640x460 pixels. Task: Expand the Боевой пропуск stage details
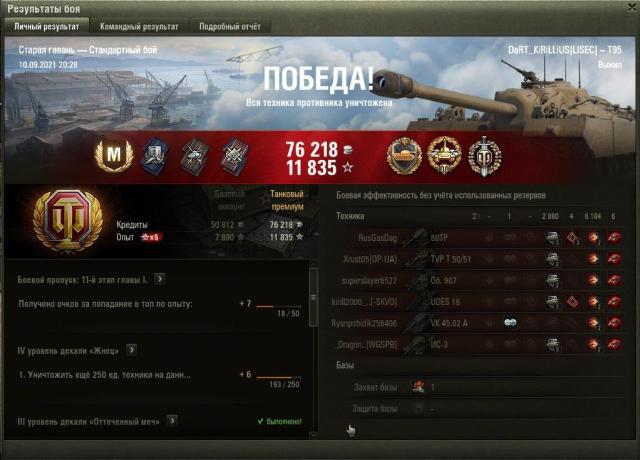tap(160, 279)
